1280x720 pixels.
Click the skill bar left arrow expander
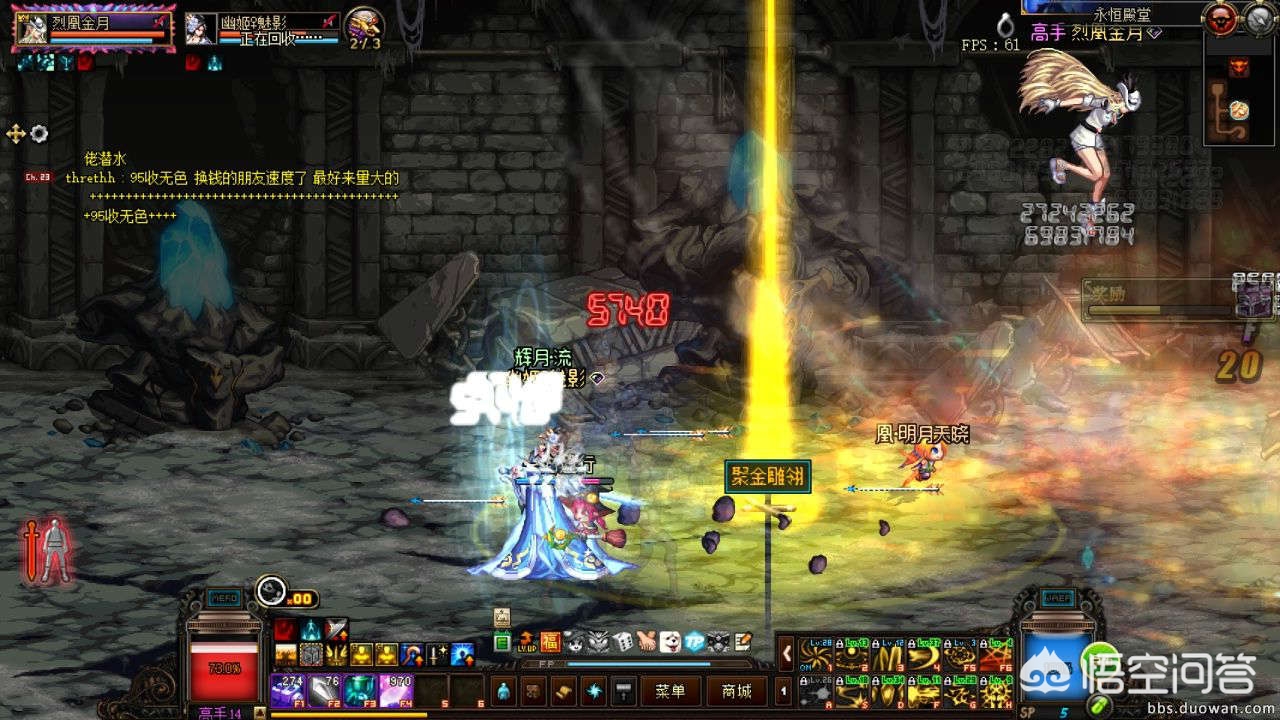pyautogui.click(x=786, y=654)
